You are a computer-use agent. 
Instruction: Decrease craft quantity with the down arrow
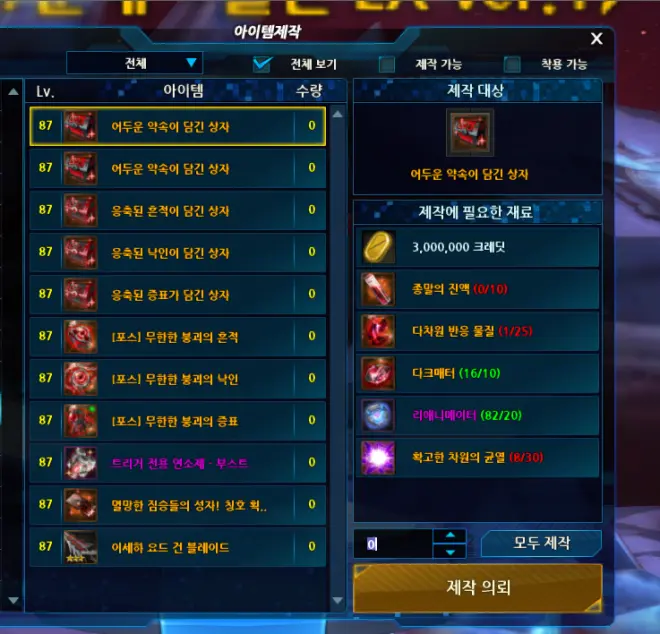click(x=450, y=551)
